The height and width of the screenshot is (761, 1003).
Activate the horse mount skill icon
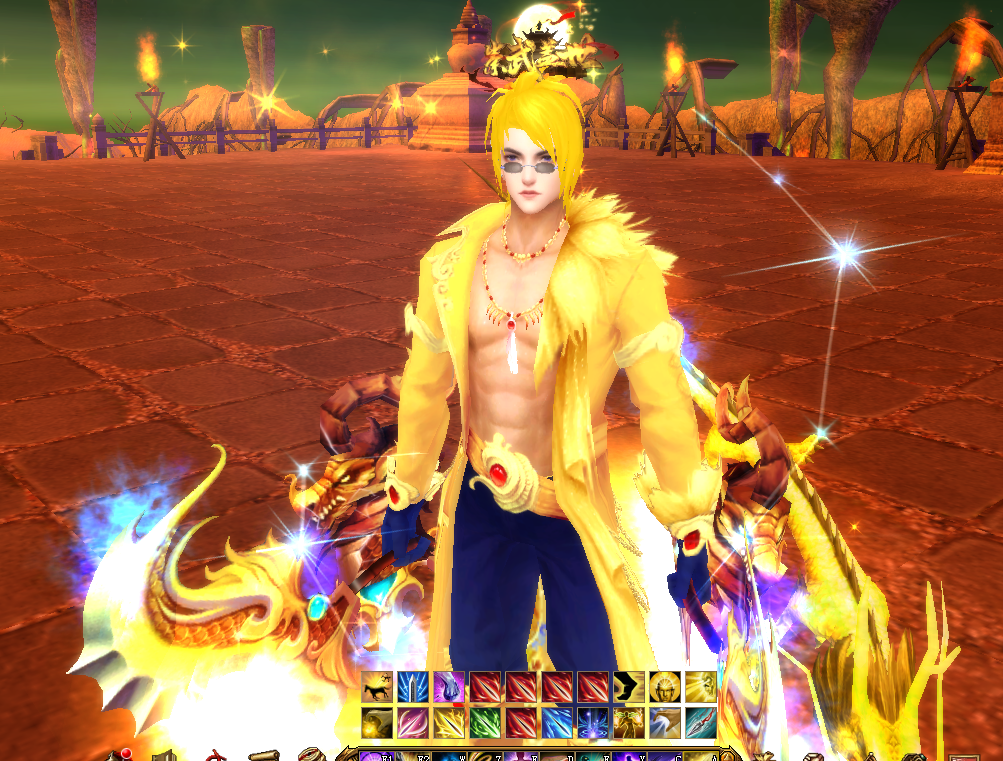click(x=377, y=687)
